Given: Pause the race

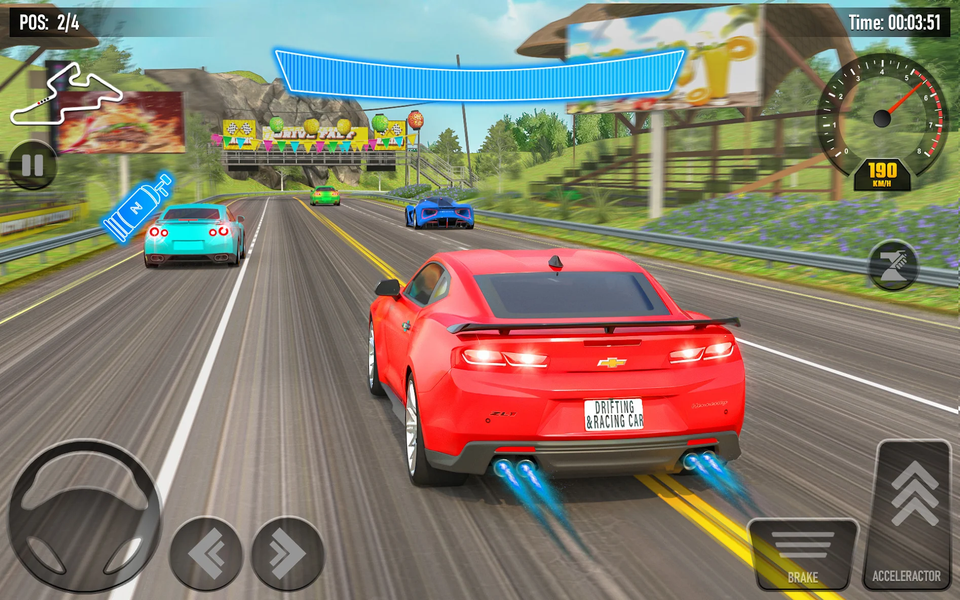Looking at the screenshot, I should (32, 165).
